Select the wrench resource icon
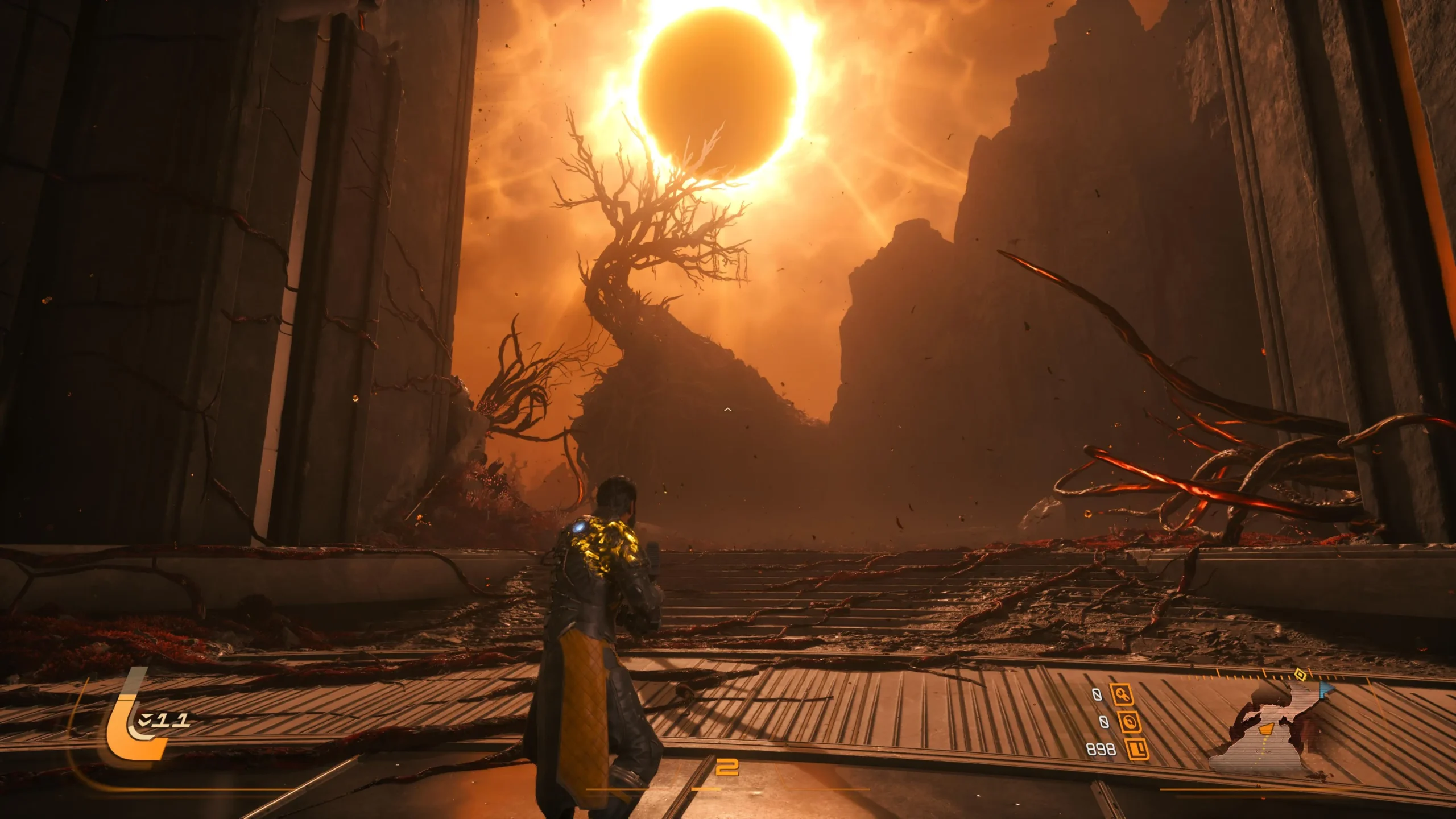1456x819 pixels. pos(1122,694)
